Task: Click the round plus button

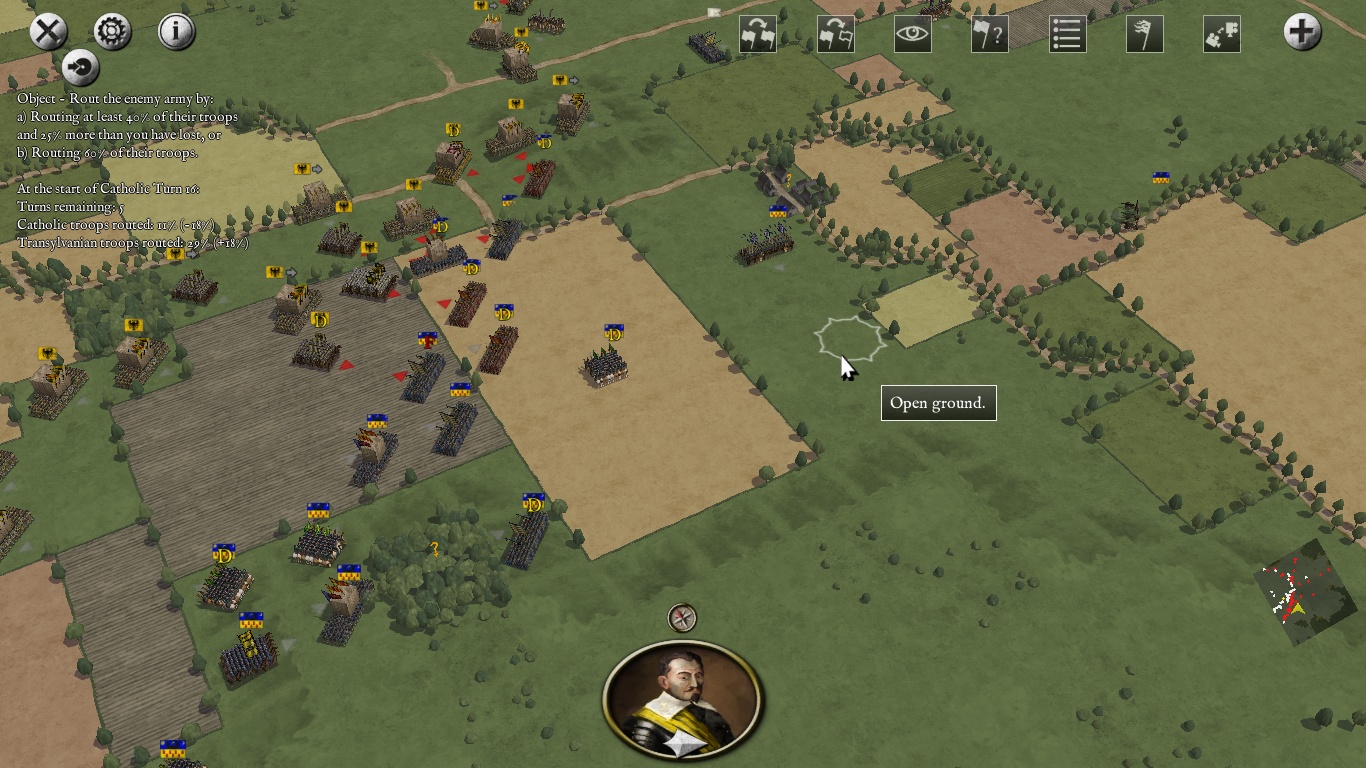Action: (x=1302, y=32)
